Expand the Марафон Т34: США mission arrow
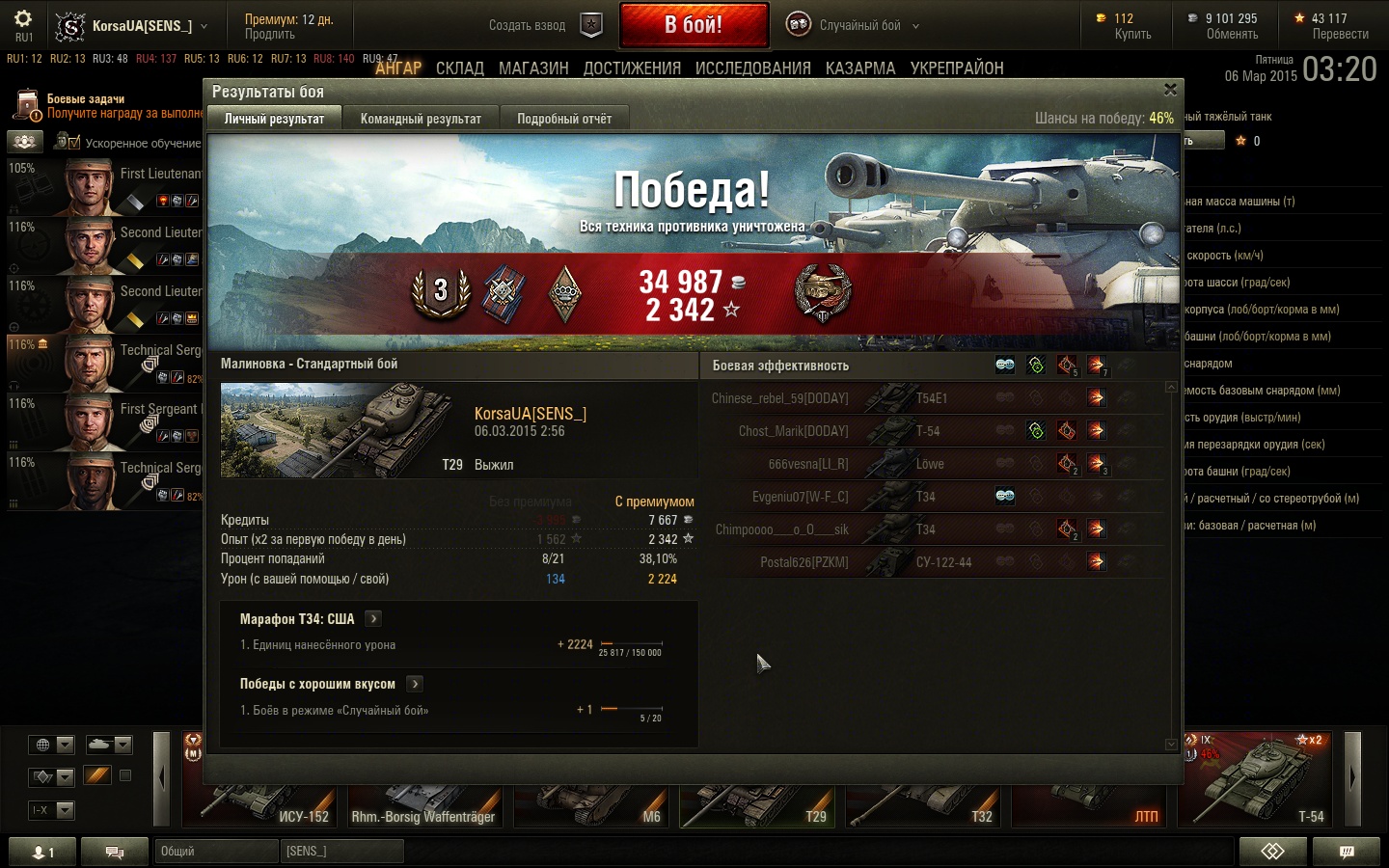This screenshot has width=1389, height=868. point(373,619)
